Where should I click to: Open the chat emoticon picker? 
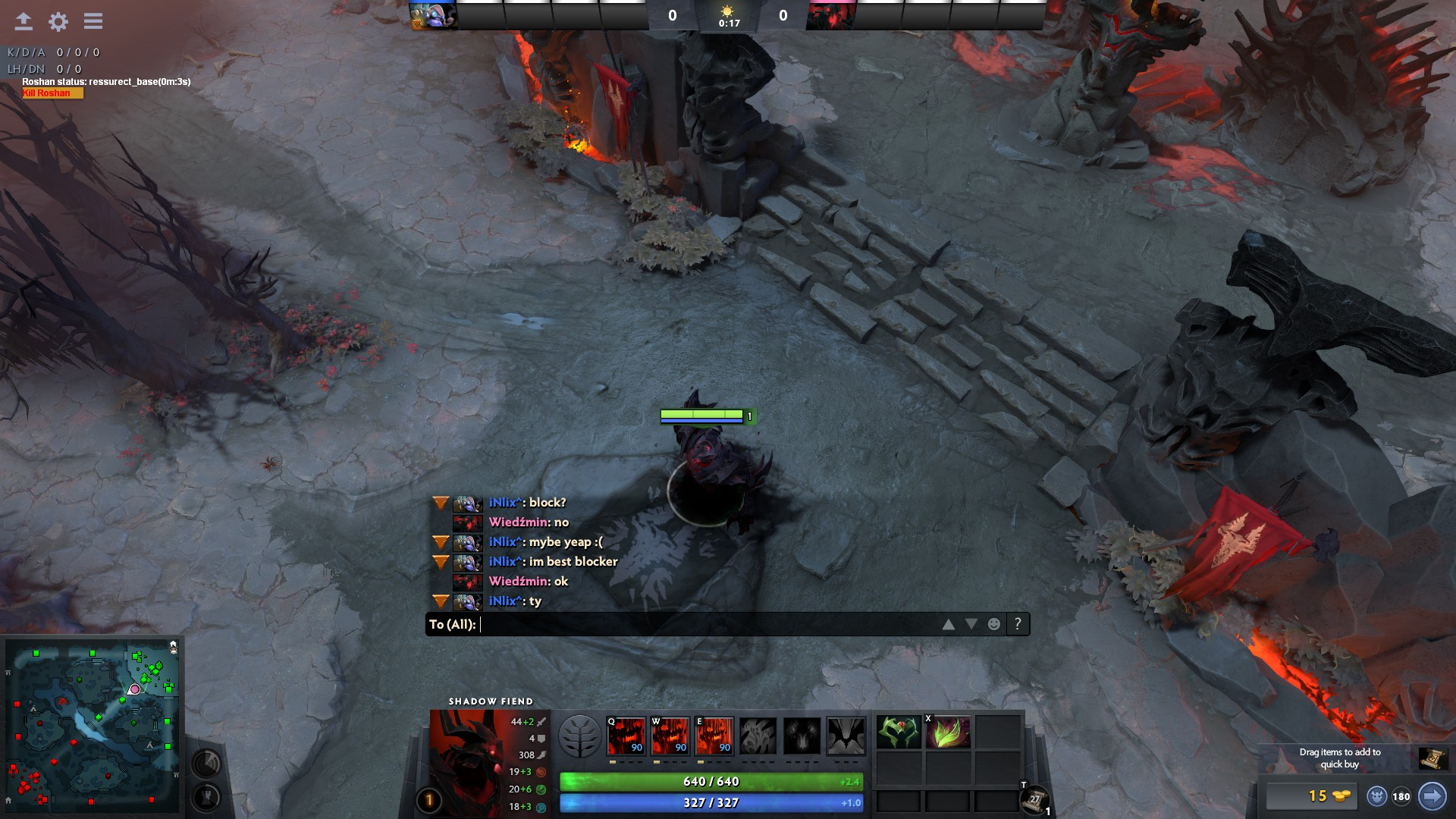tap(993, 624)
